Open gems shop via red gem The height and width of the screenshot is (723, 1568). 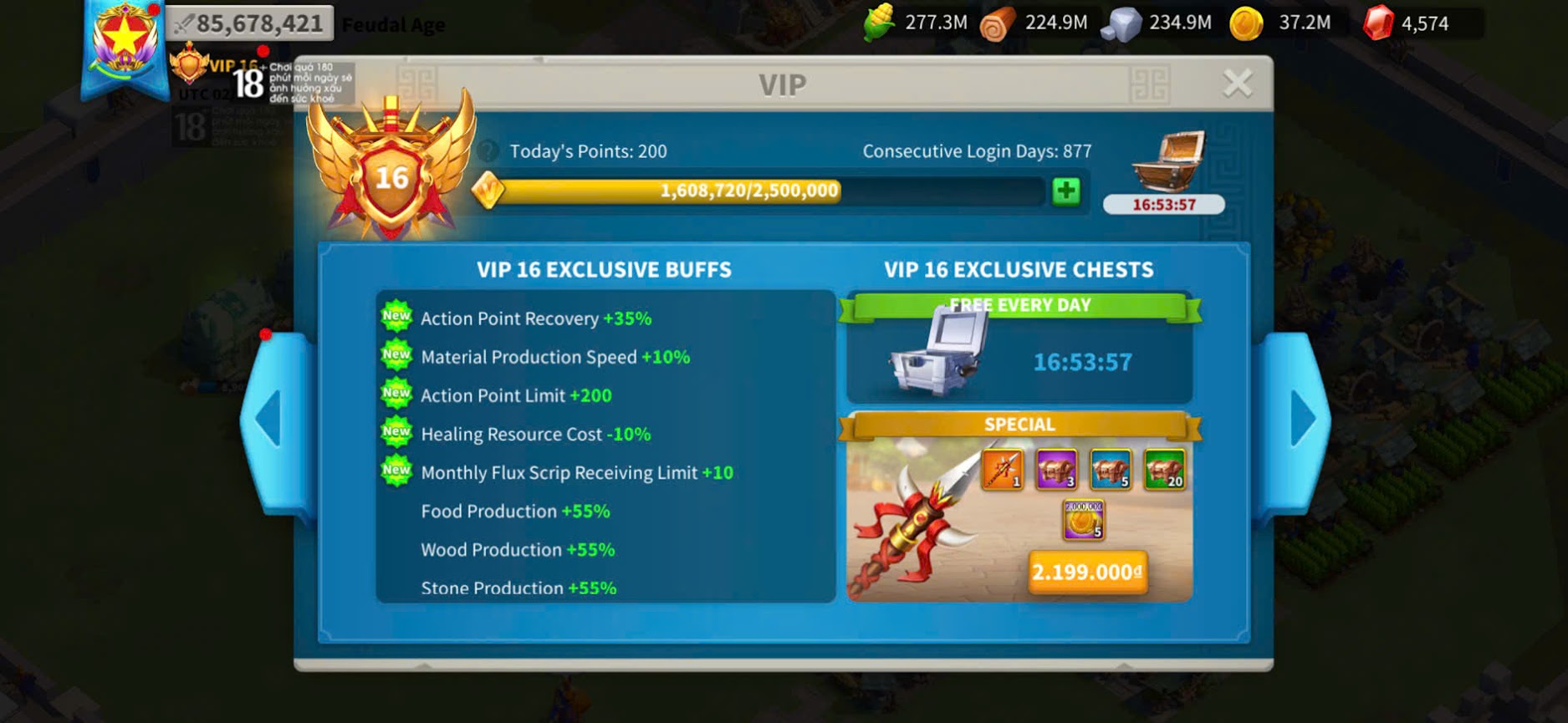[1377, 23]
